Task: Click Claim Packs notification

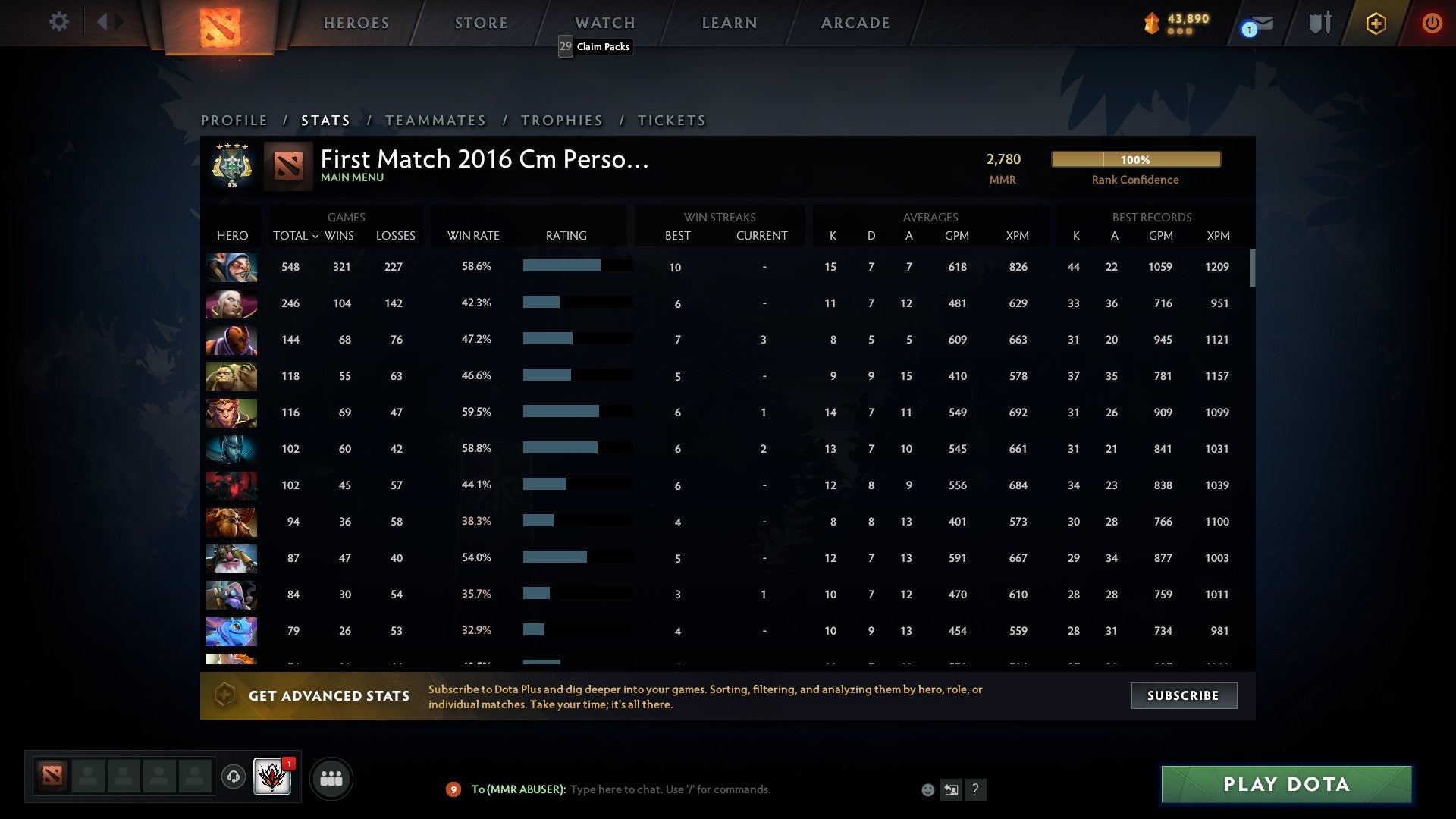Action: [x=595, y=46]
